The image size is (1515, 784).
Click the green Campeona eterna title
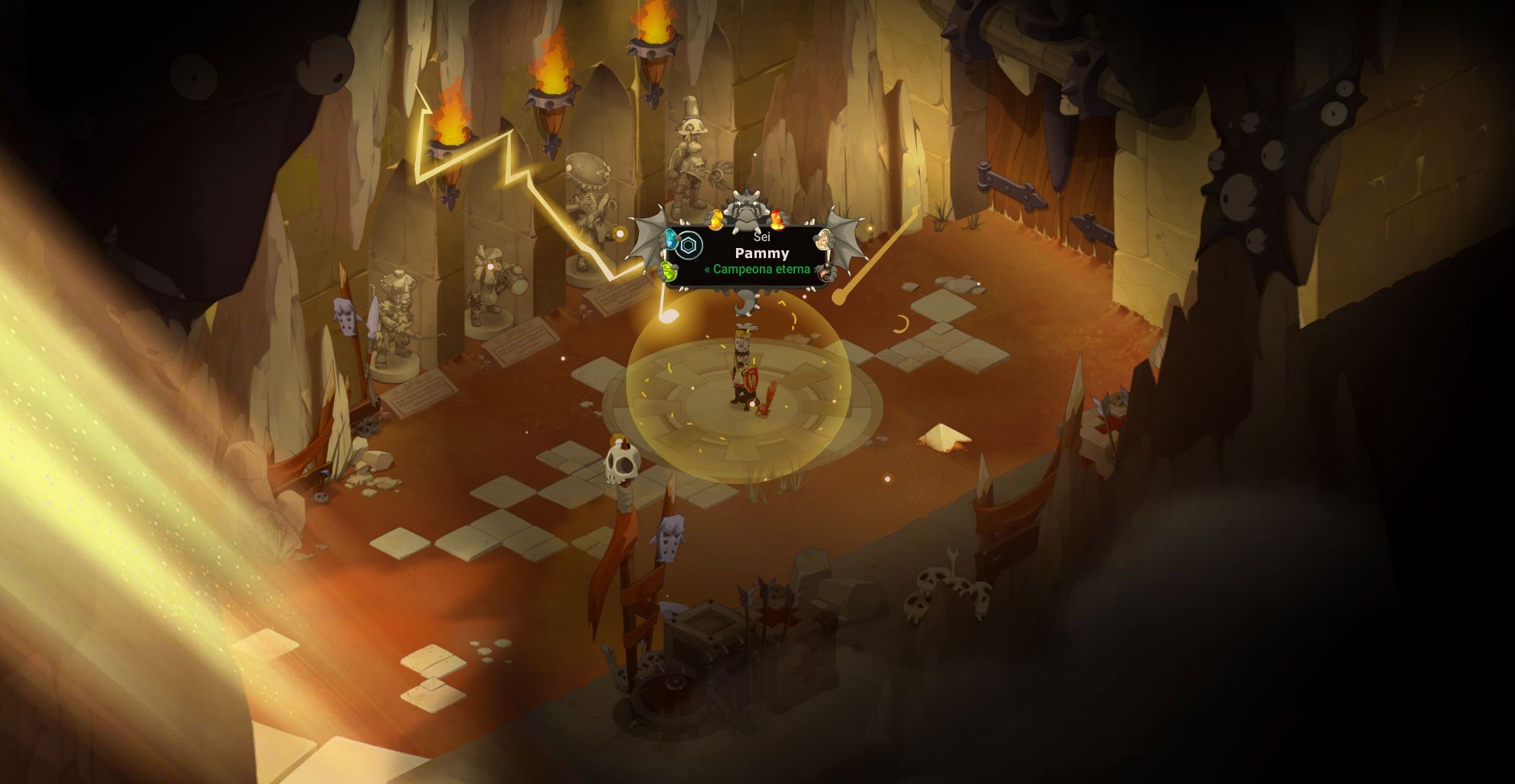(x=761, y=269)
